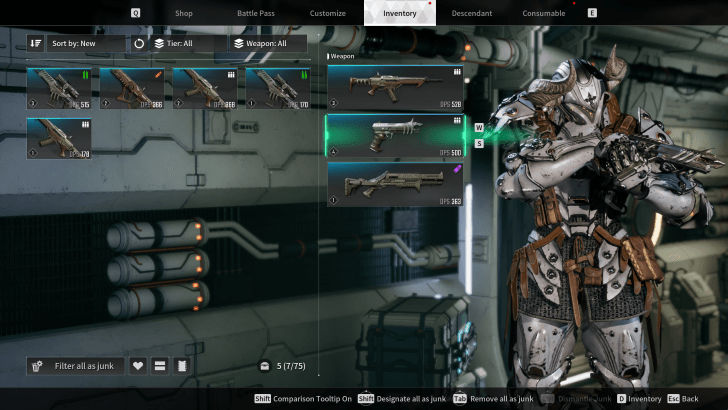
Task: Click Filter all as junk
Action: [x=76, y=366]
